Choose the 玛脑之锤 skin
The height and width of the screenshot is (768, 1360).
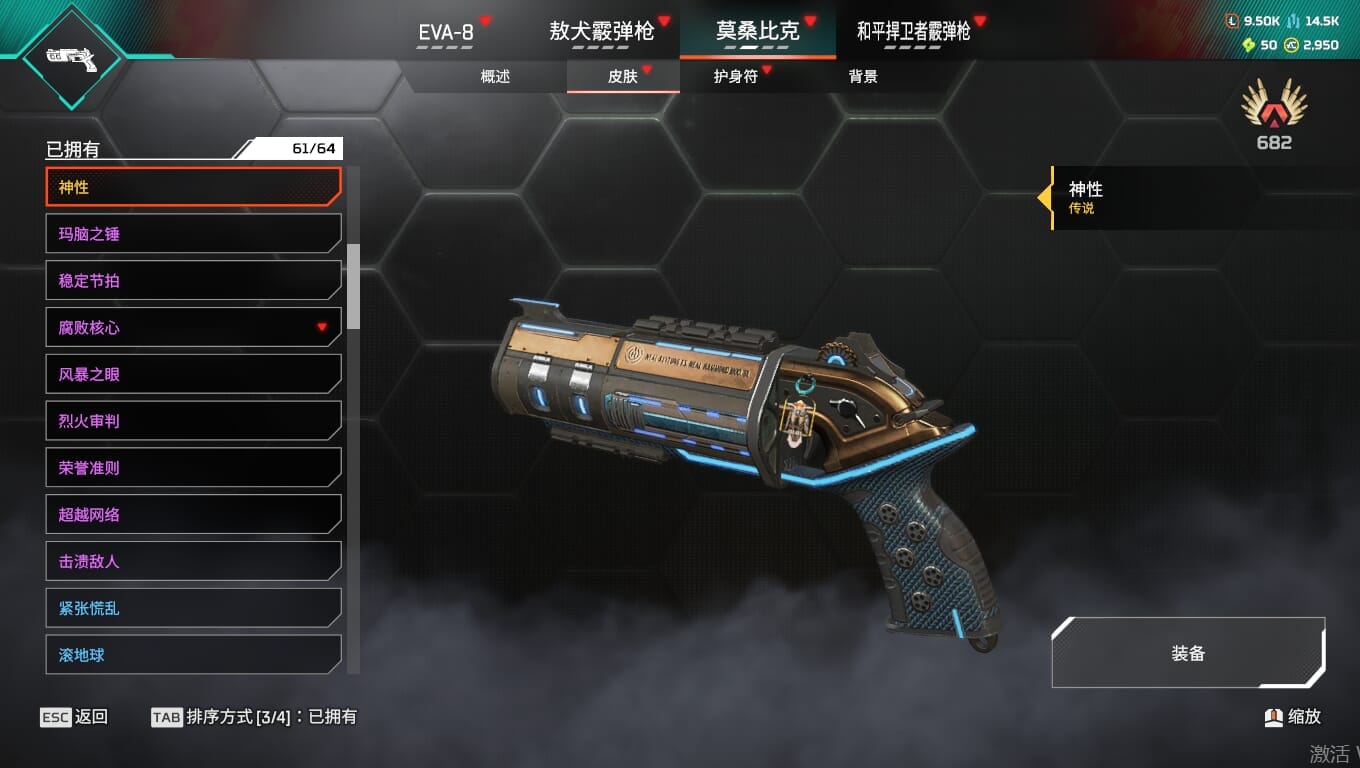coord(194,234)
